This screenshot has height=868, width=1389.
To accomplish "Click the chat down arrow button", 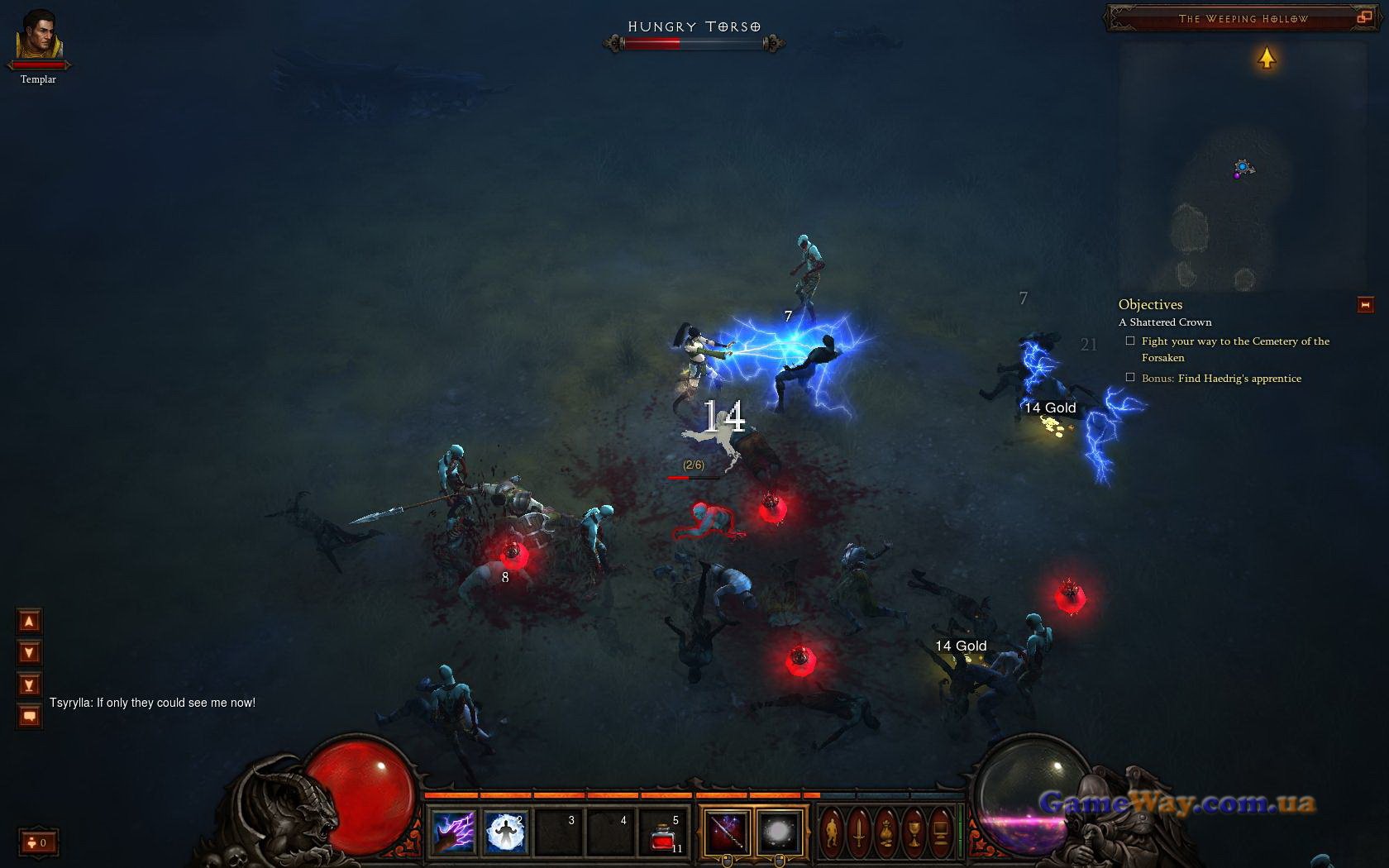I will 29,653.
